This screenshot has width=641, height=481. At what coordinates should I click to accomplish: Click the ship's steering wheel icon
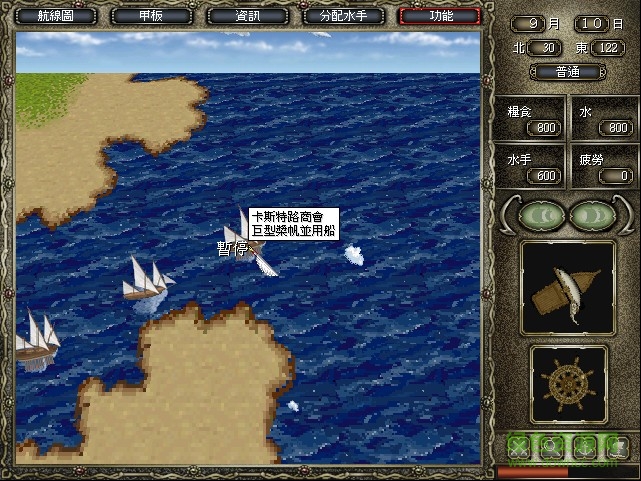[x=568, y=383]
